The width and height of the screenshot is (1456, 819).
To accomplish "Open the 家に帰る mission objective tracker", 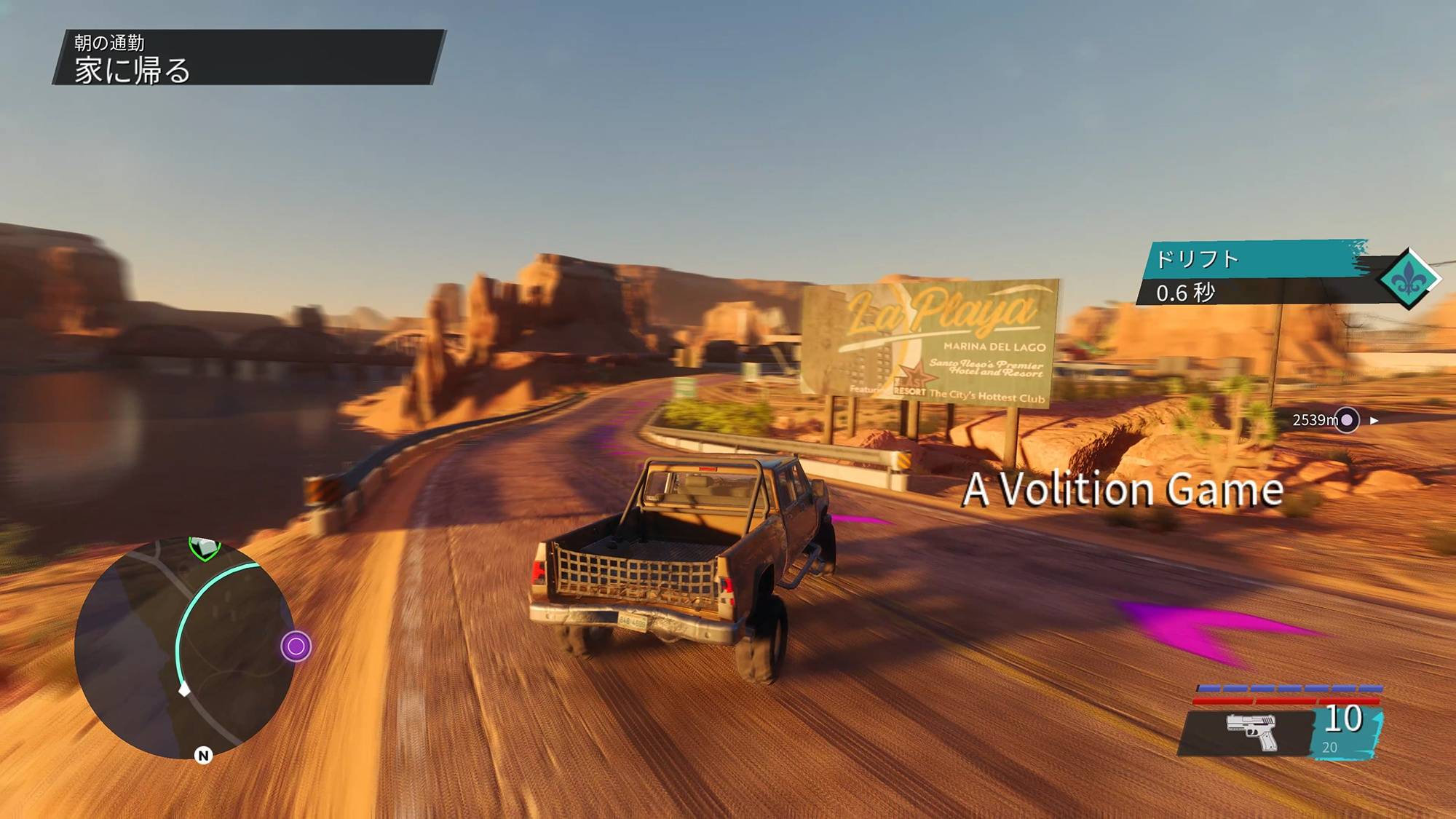I will point(248,58).
